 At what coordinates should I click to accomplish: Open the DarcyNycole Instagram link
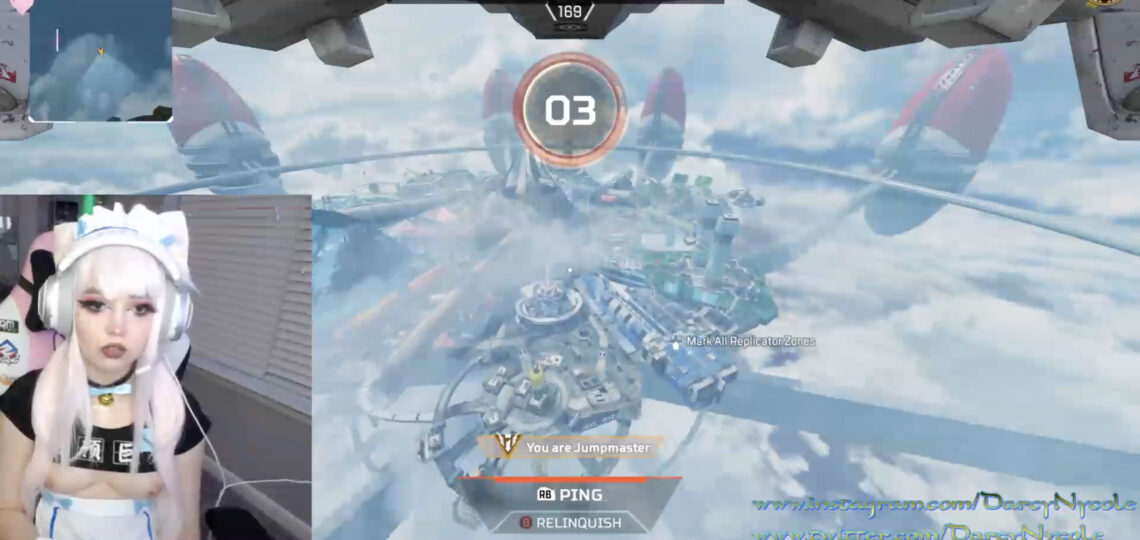pos(943,503)
